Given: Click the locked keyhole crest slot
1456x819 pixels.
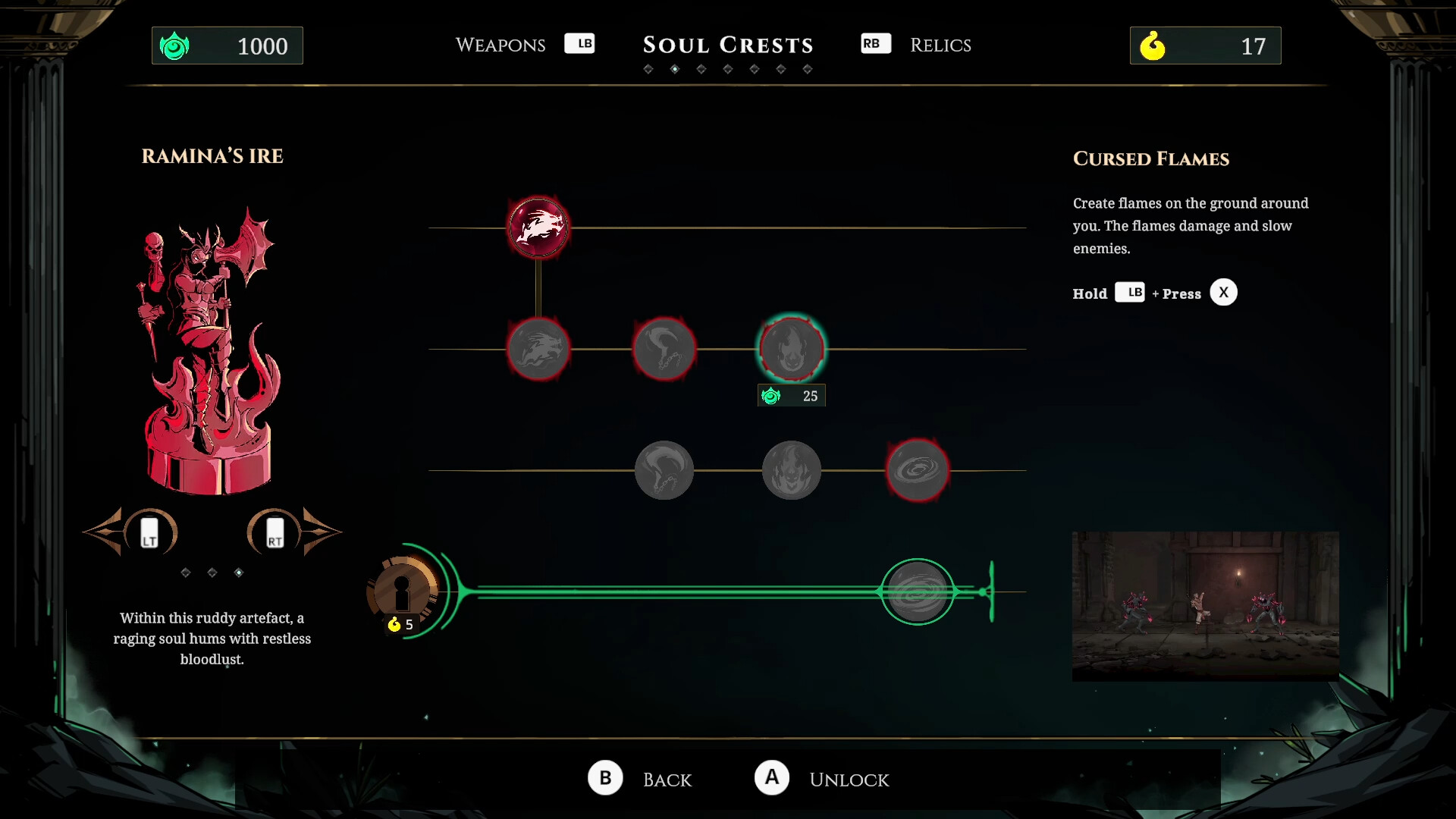Looking at the screenshot, I should point(403,594).
